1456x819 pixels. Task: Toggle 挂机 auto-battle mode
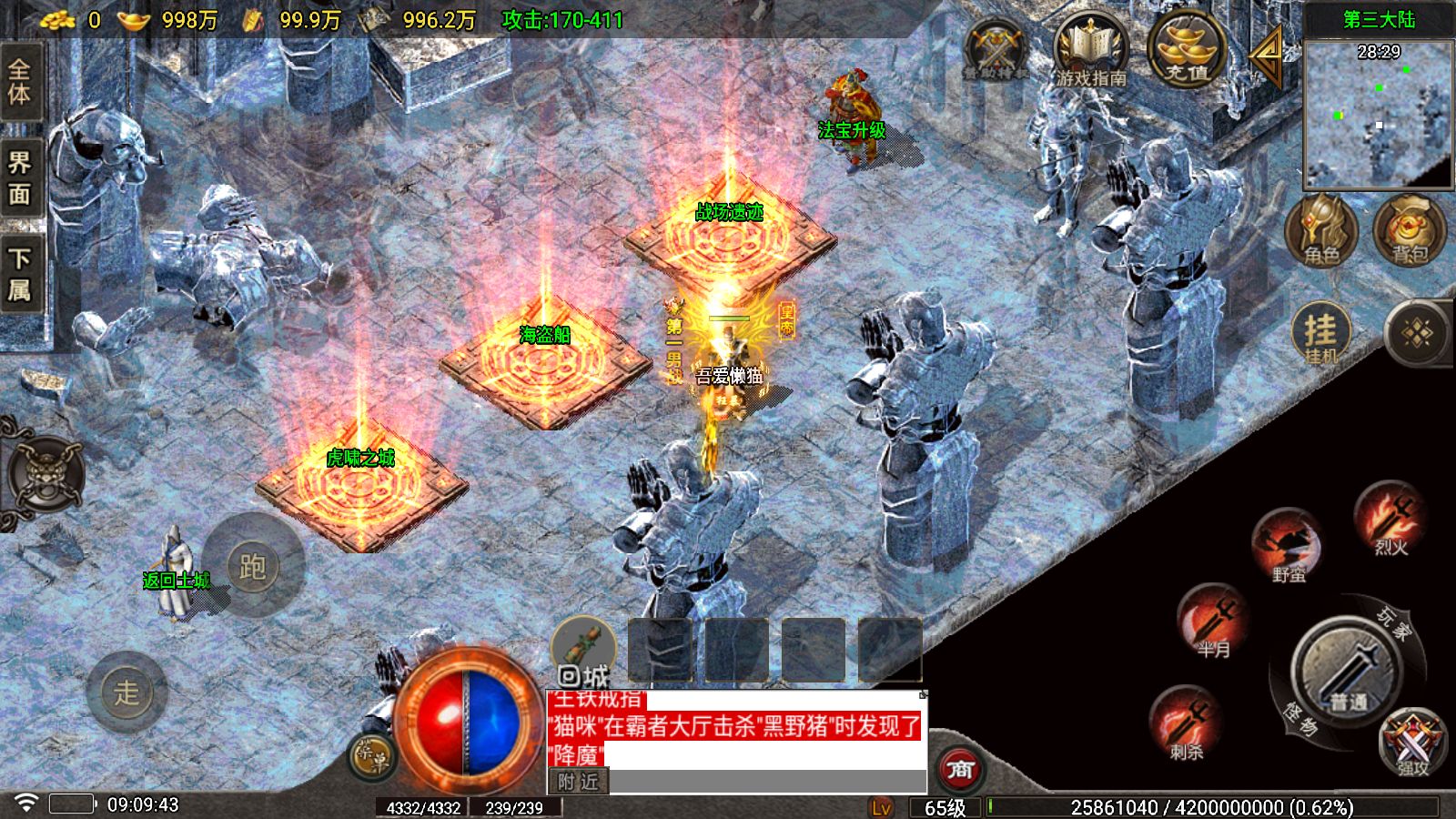[x=1320, y=333]
